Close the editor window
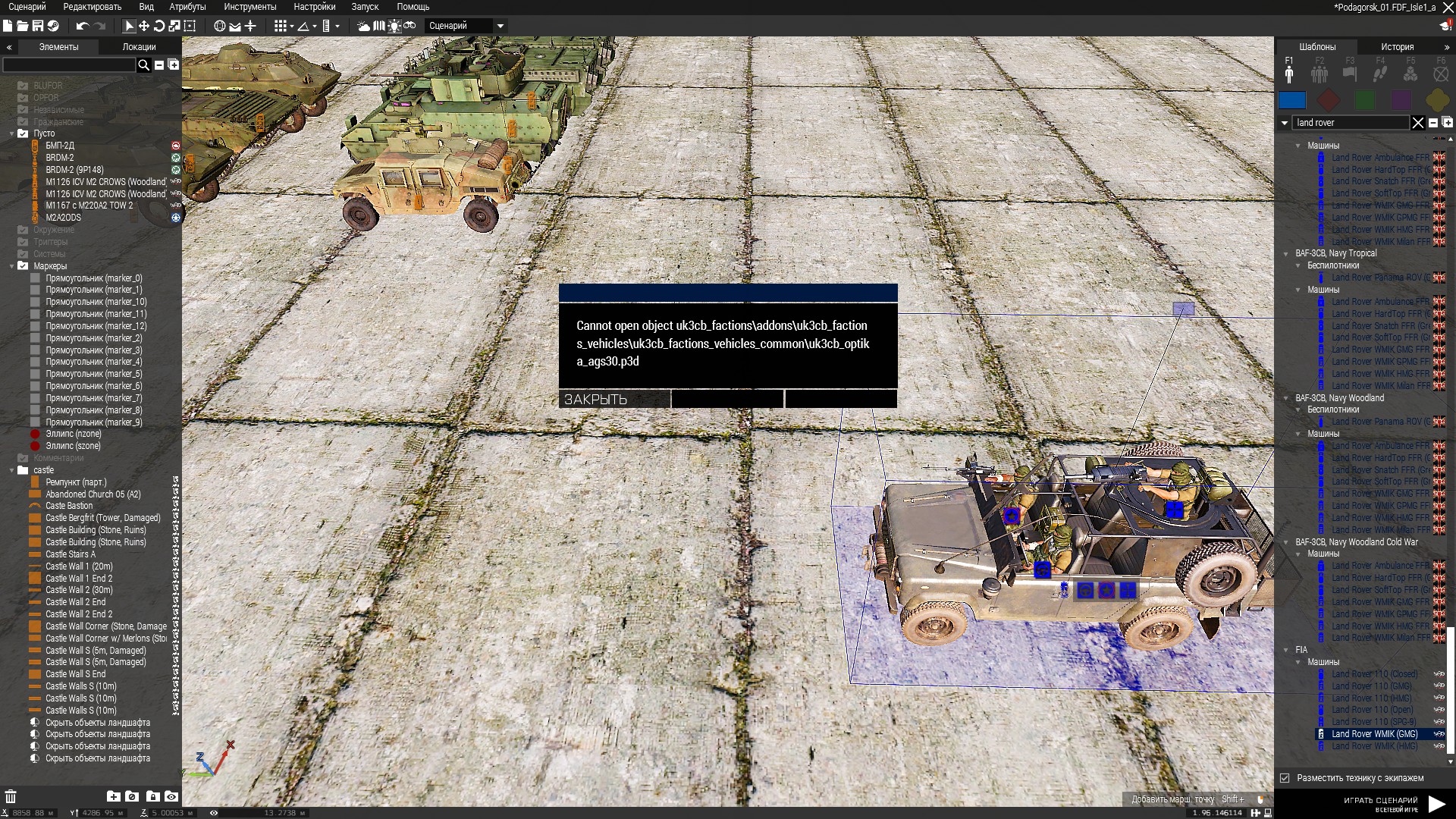The image size is (1456, 819). pyautogui.click(x=1448, y=8)
